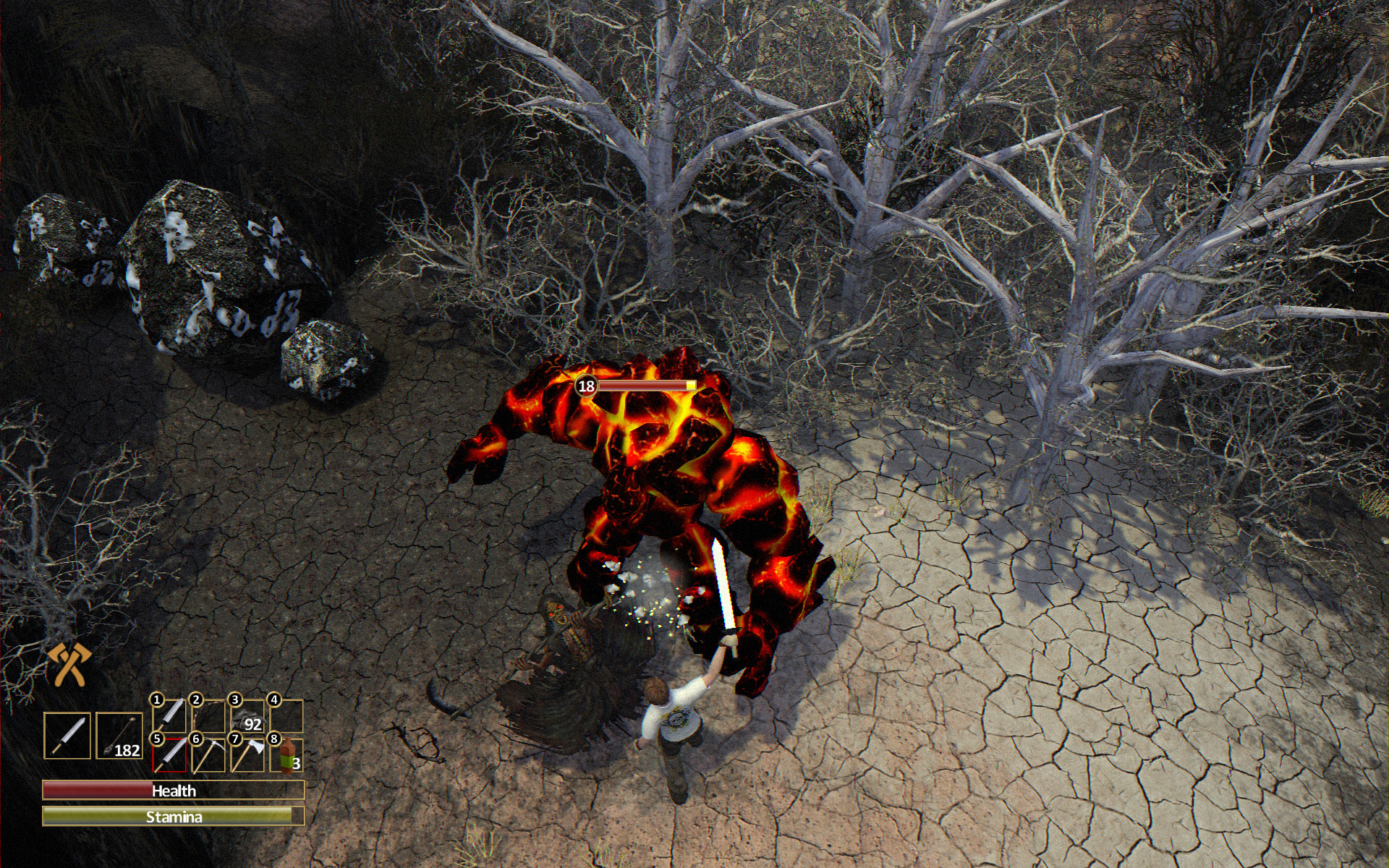
Task: Select the sword in highlighted slot 5
Action: point(169,754)
